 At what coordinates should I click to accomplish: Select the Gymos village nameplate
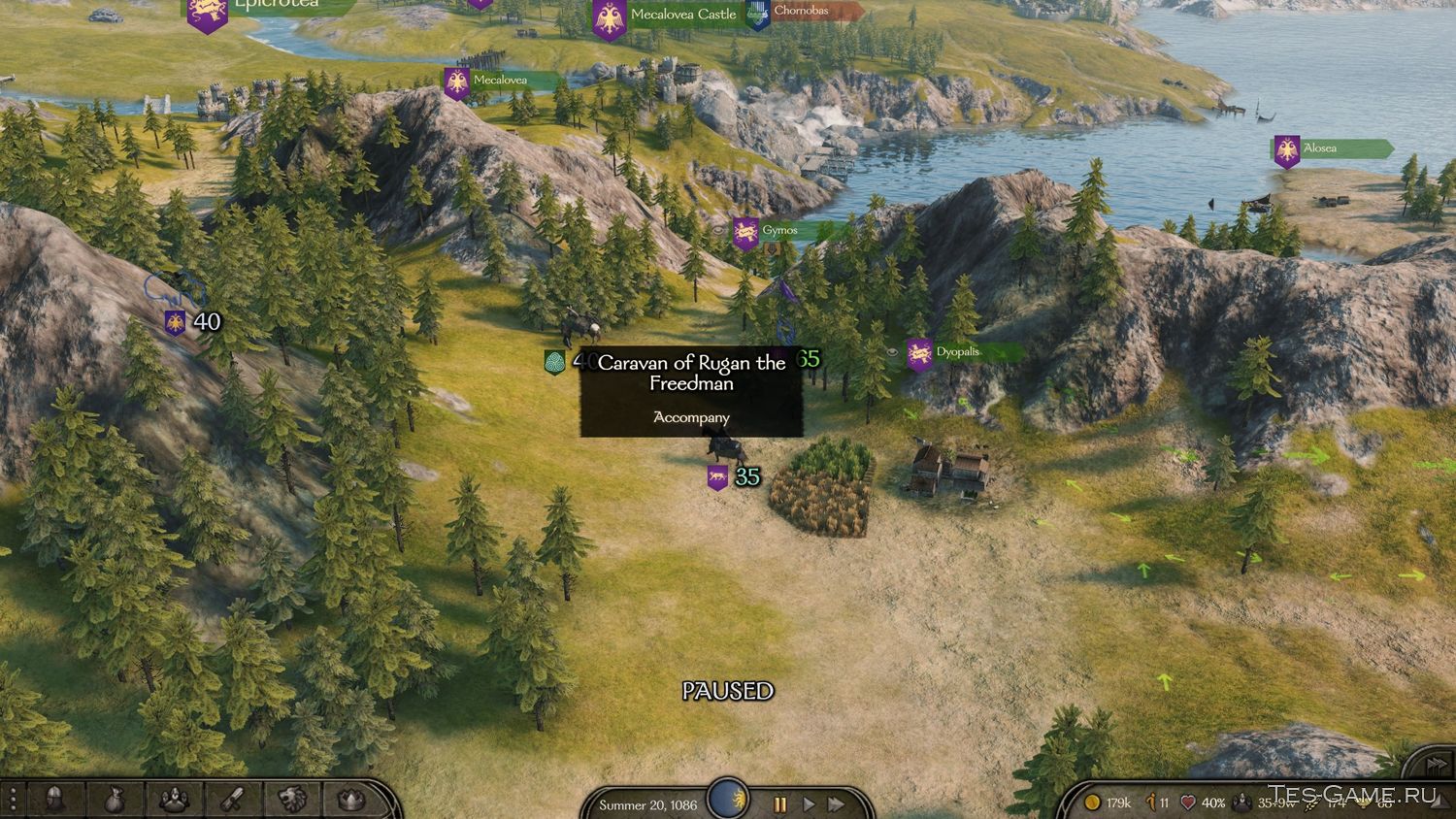click(x=778, y=231)
